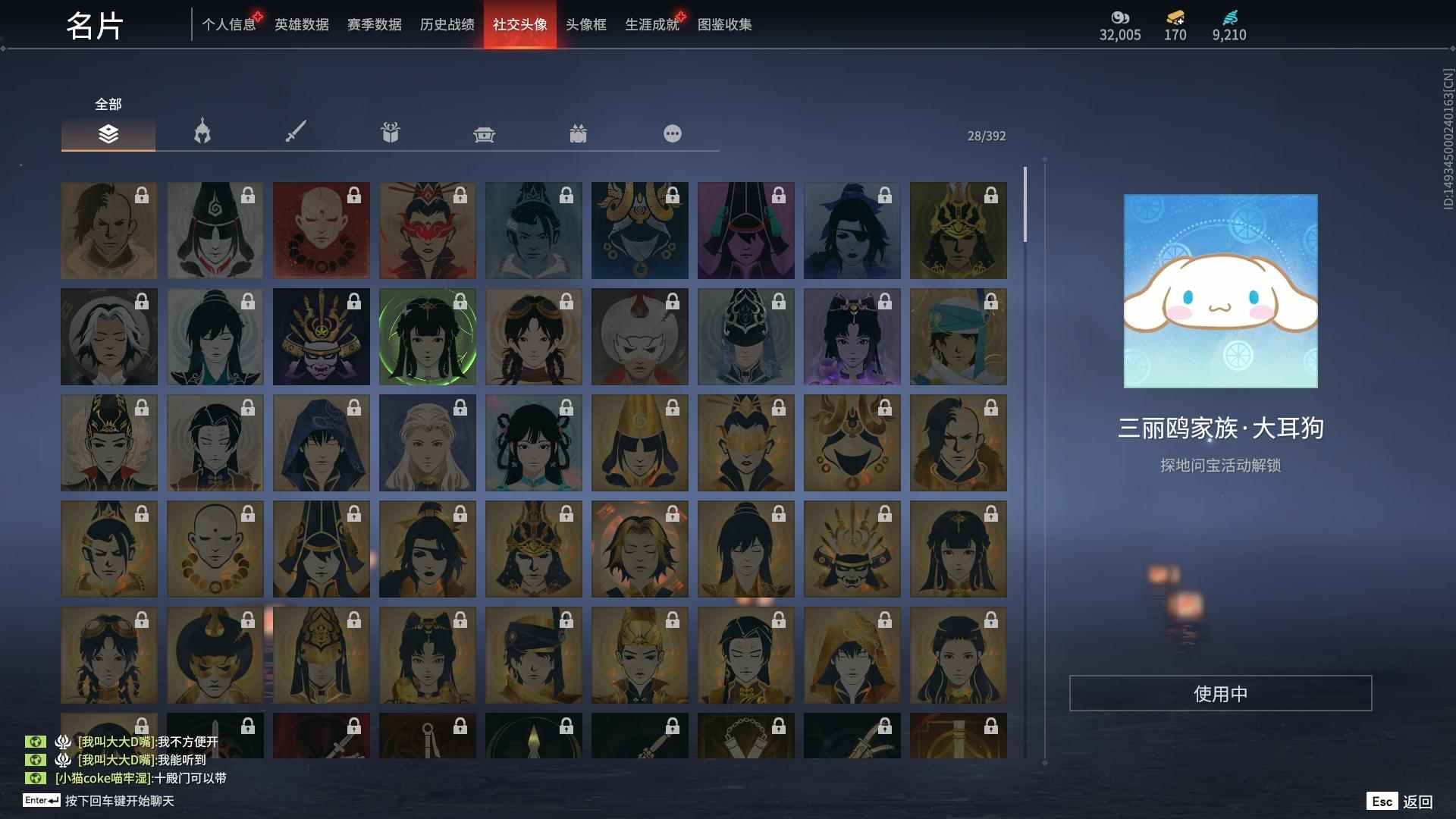Click the ellipsis category filter icon

pos(672,133)
